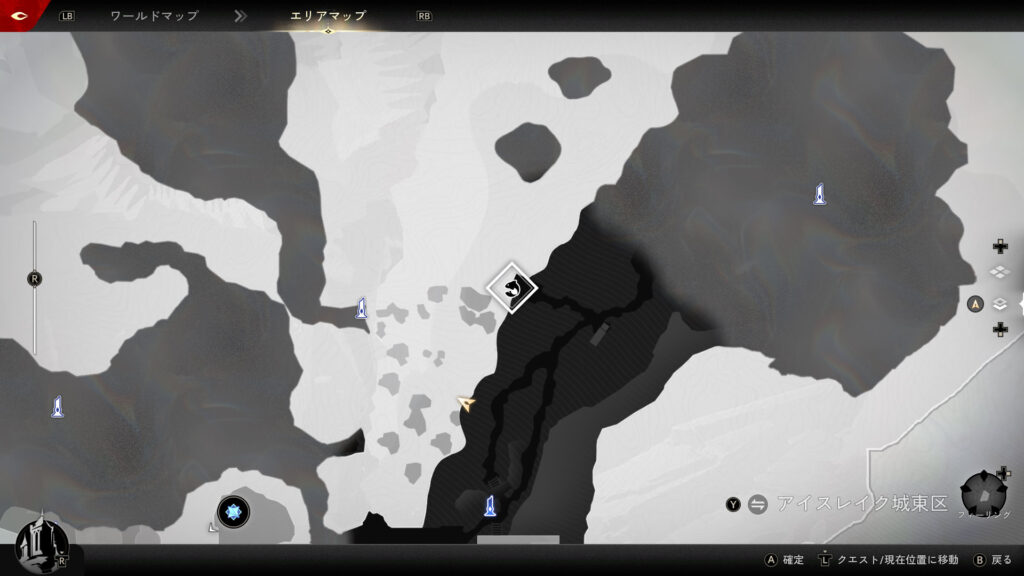Image resolution: width=1024 pixels, height=576 pixels.
Task: Click the tower marker on the dark eastern plateau
Action: click(819, 194)
